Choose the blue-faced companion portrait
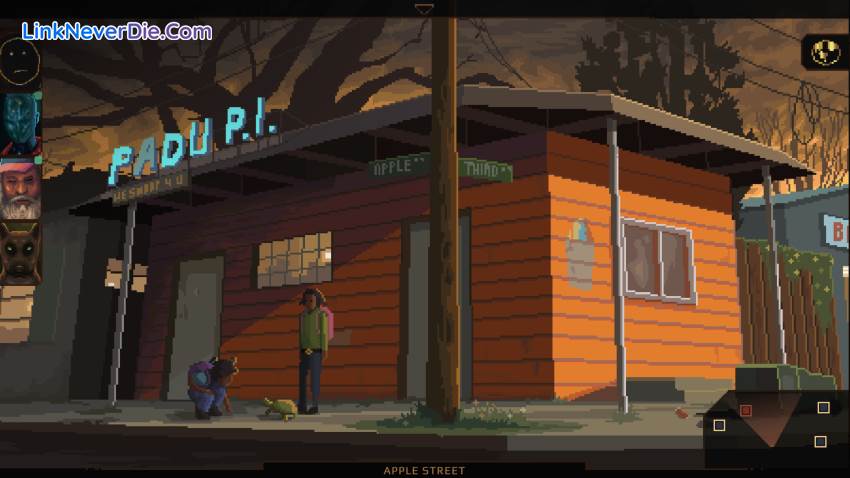The image size is (850, 478). point(19,123)
